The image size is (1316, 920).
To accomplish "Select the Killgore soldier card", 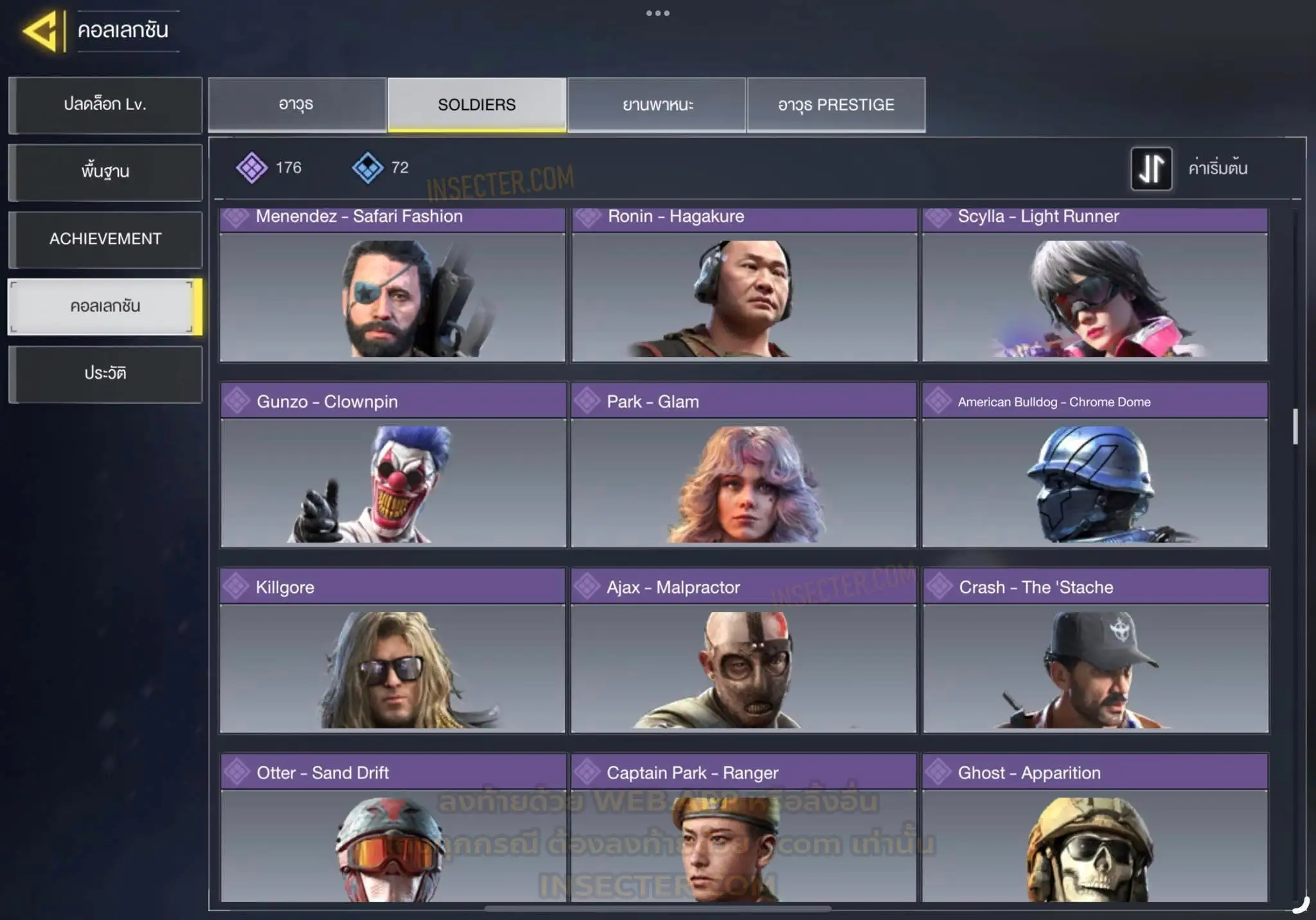I will click(x=392, y=651).
